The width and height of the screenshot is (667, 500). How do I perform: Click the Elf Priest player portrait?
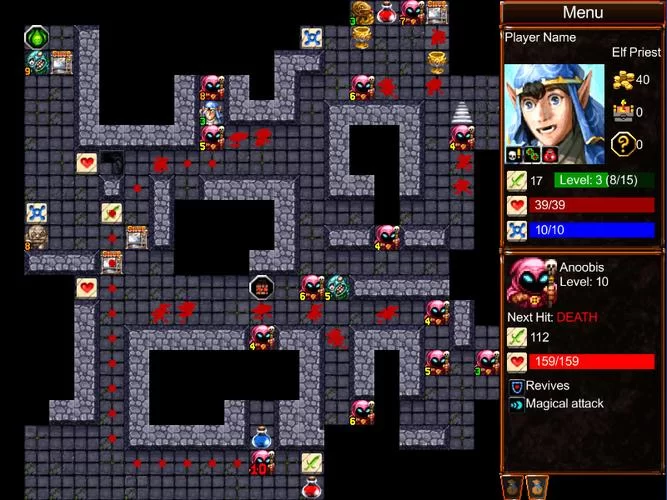tap(554, 107)
